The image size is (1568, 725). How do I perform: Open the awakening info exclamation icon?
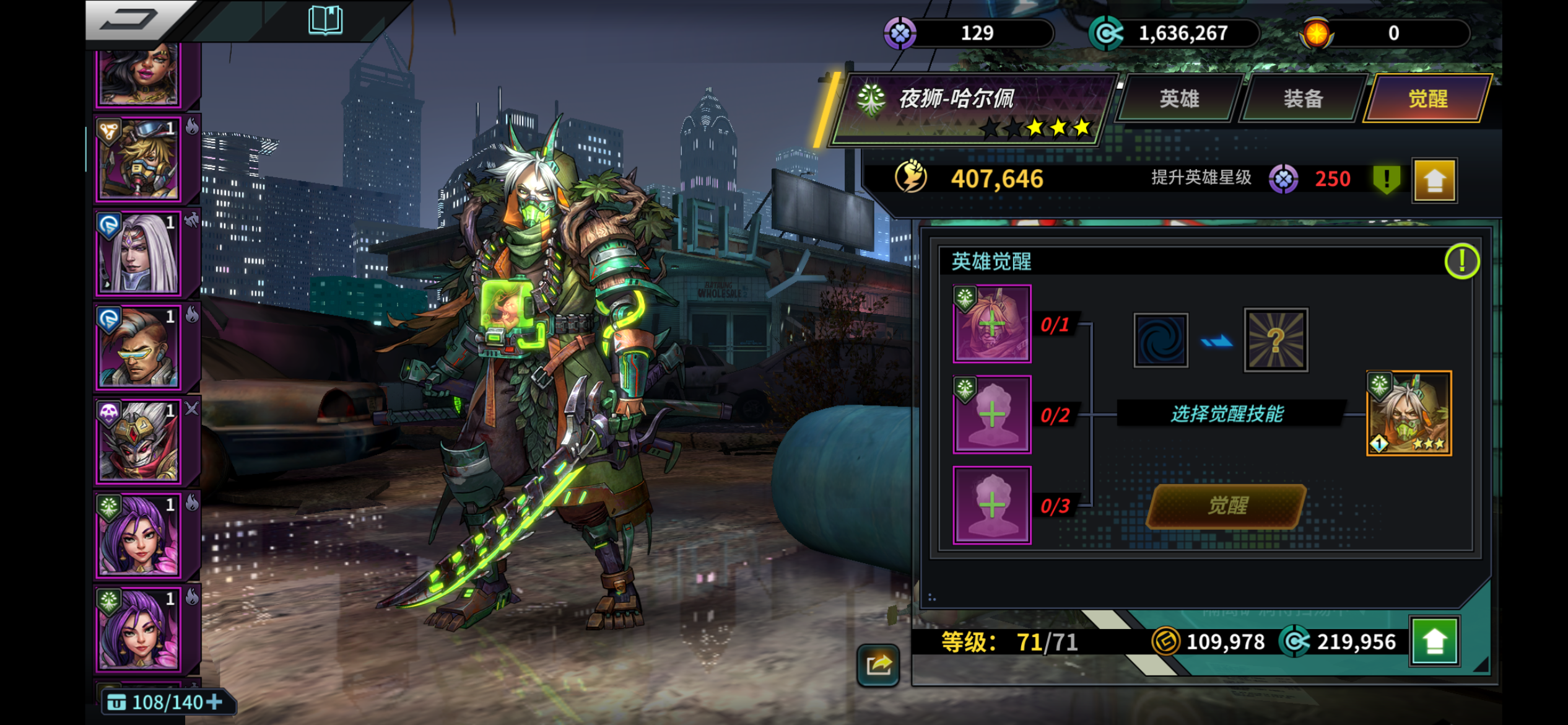point(1461,261)
